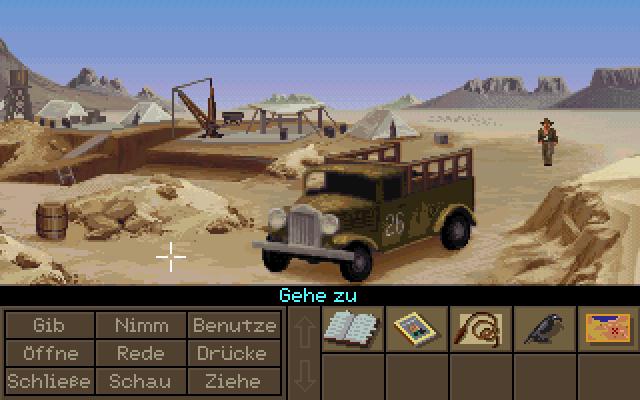Select the Schau verb

141,381
